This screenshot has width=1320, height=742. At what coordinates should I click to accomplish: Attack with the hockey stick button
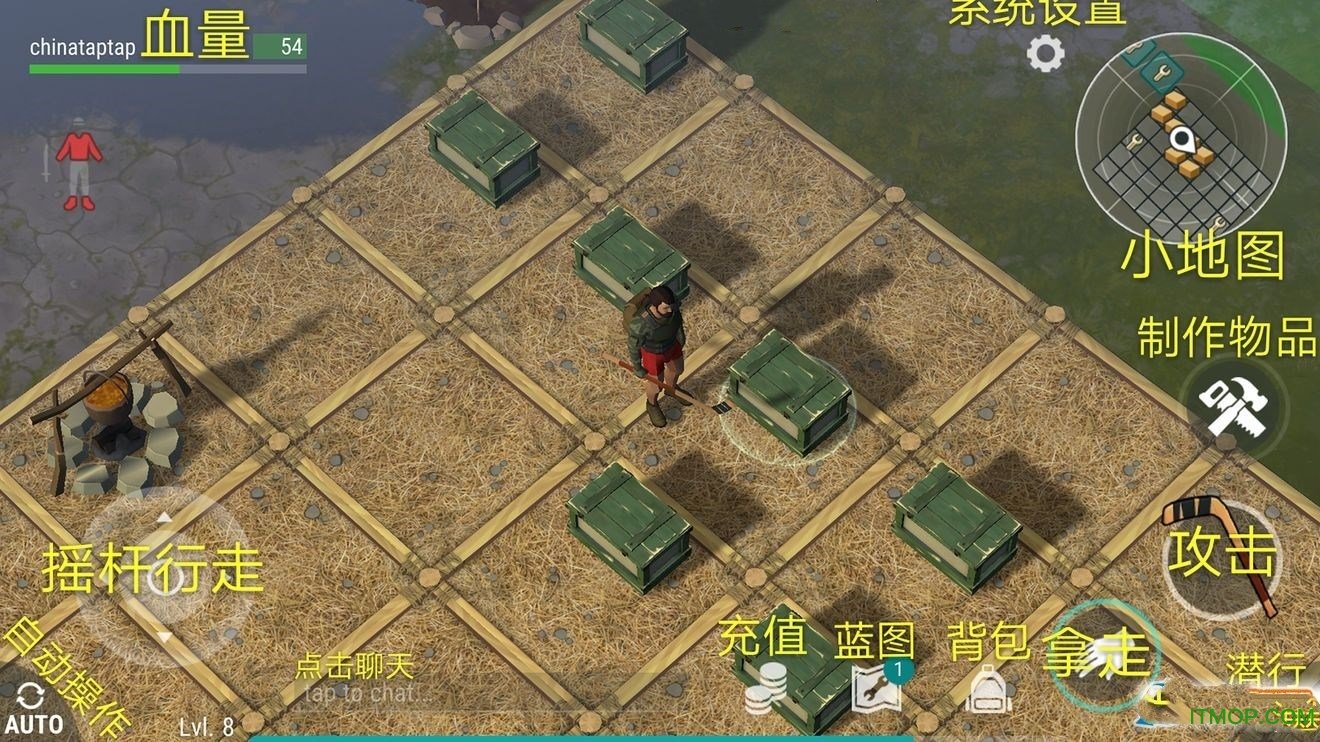coord(1223,557)
